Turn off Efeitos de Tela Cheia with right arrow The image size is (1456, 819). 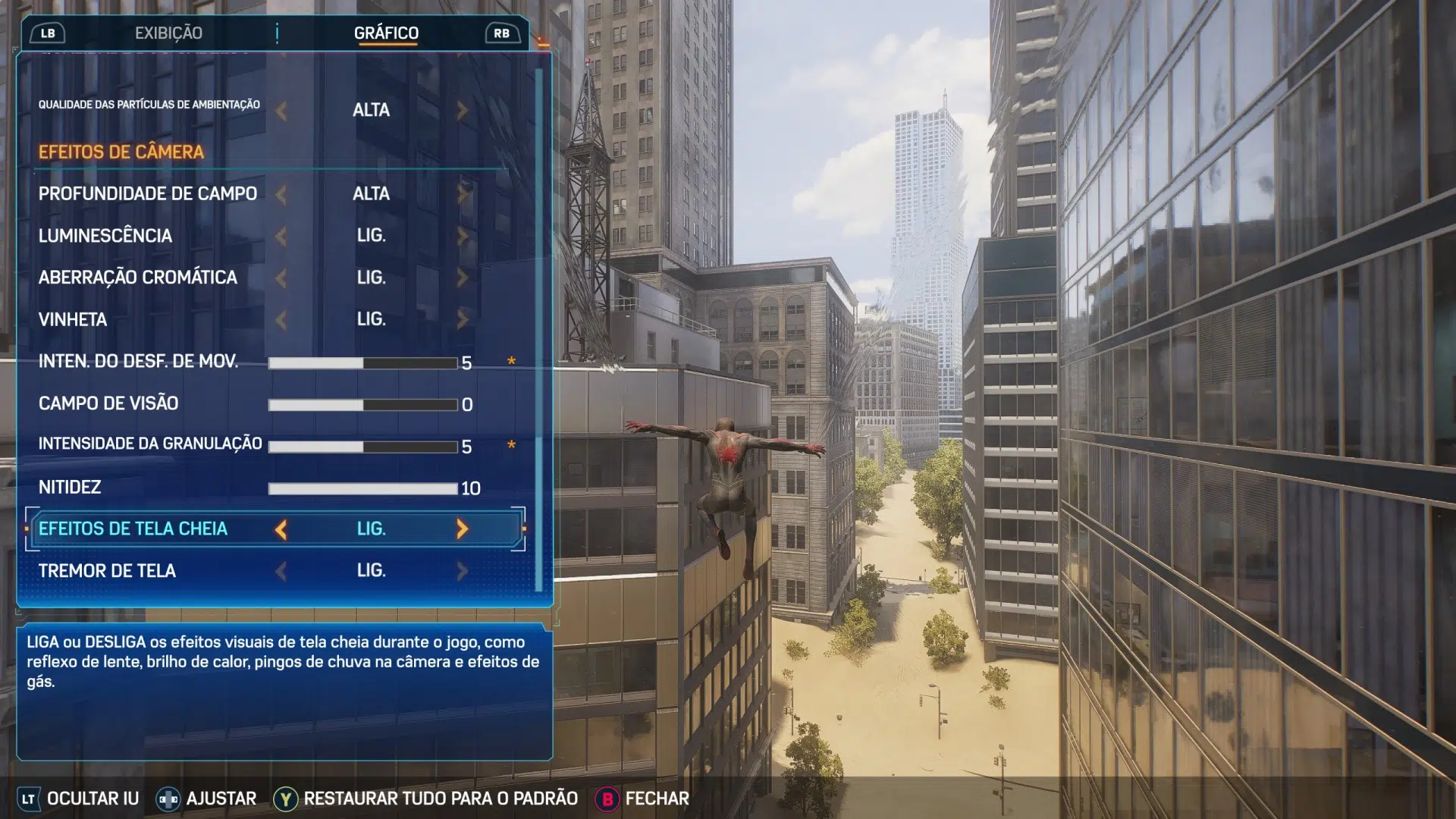[x=462, y=529]
